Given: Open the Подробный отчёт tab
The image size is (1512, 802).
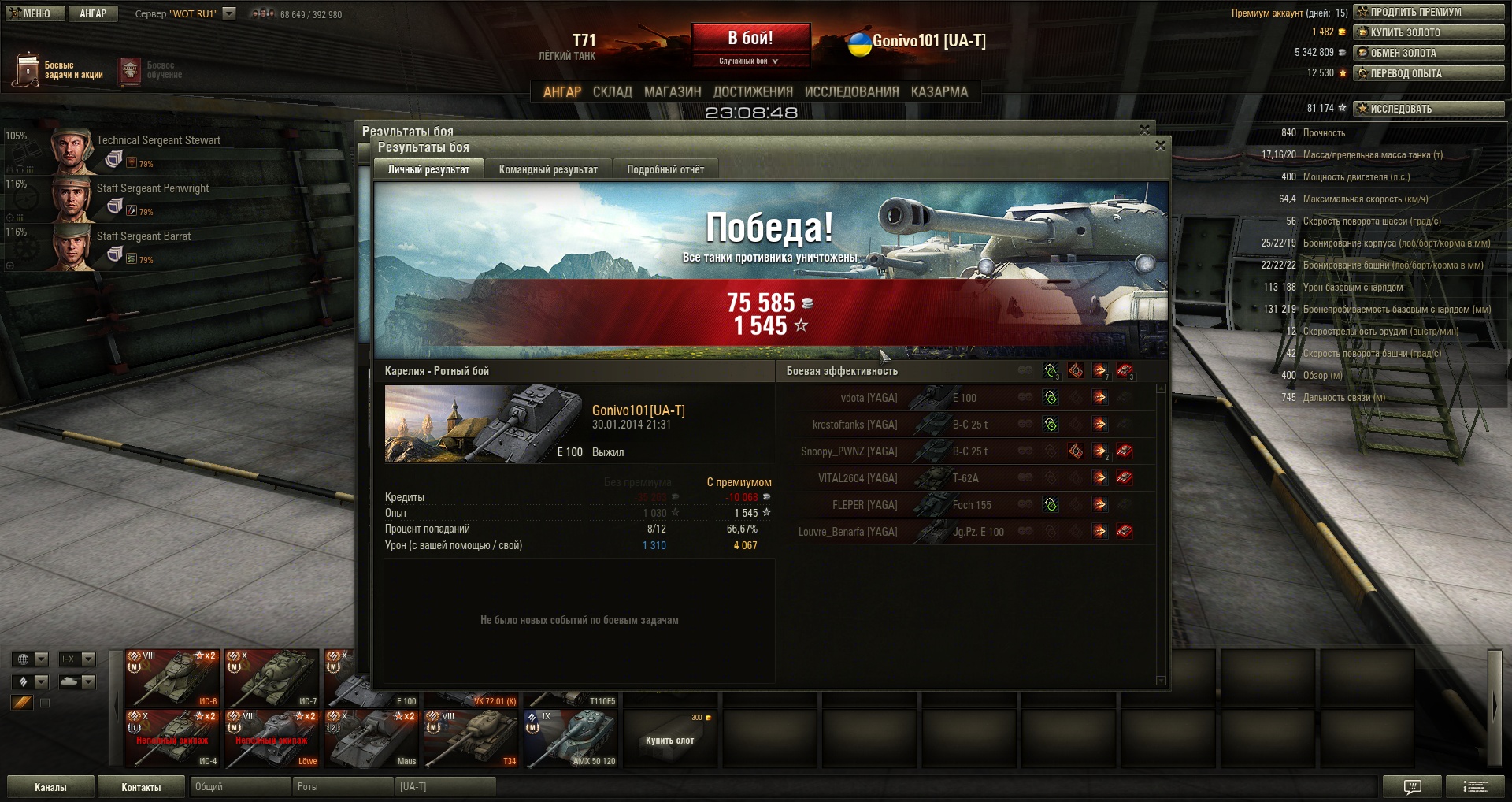Looking at the screenshot, I should click(665, 169).
